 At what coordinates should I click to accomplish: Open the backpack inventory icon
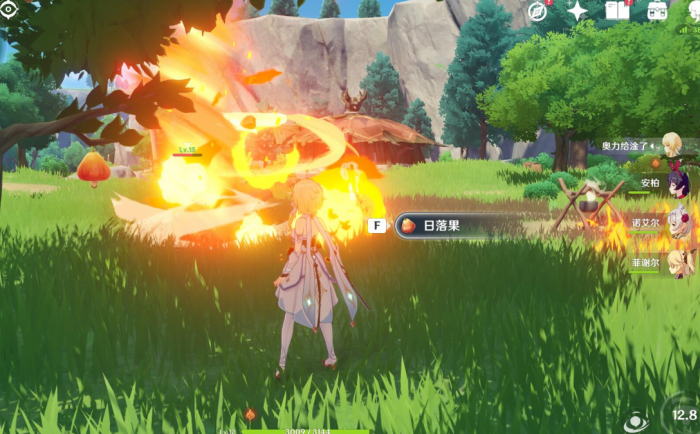point(657,11)
